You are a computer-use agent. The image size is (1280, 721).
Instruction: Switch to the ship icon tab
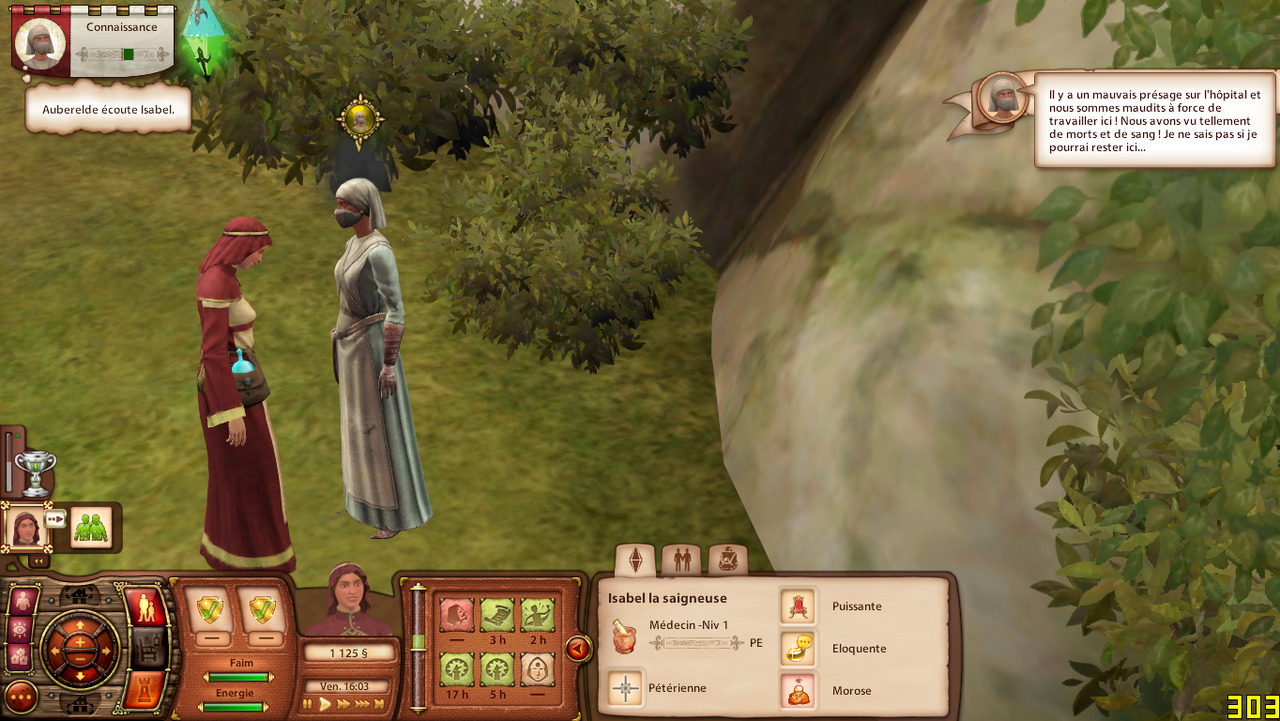click(728, 559)
